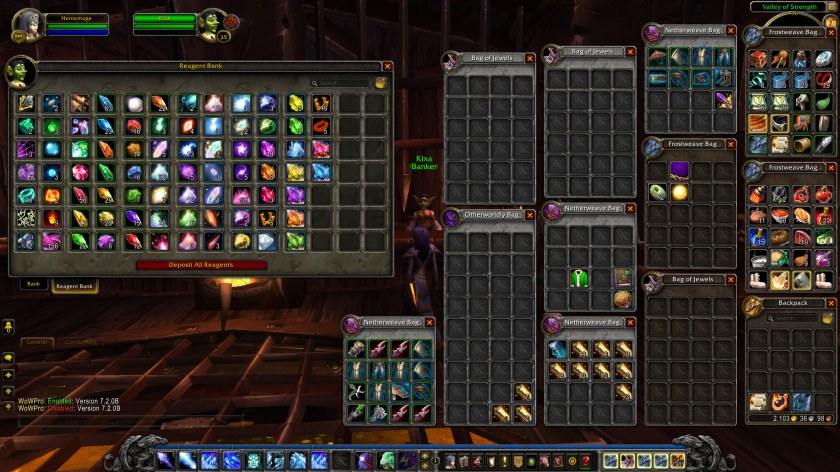This screenshot has height=472, width=840.
Task: Select the white pearl reagent slot
Action: (134, 103)
